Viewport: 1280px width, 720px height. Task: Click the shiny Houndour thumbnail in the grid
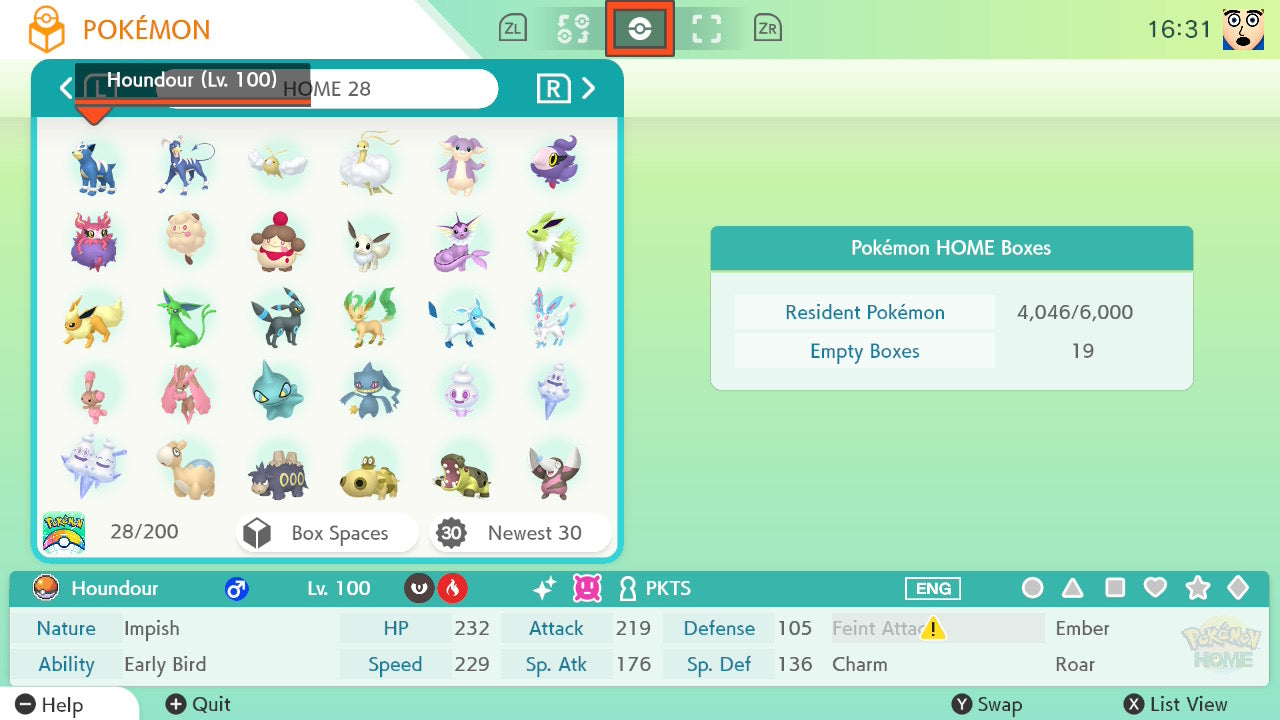pyautogui.click(x=94, y=163)
